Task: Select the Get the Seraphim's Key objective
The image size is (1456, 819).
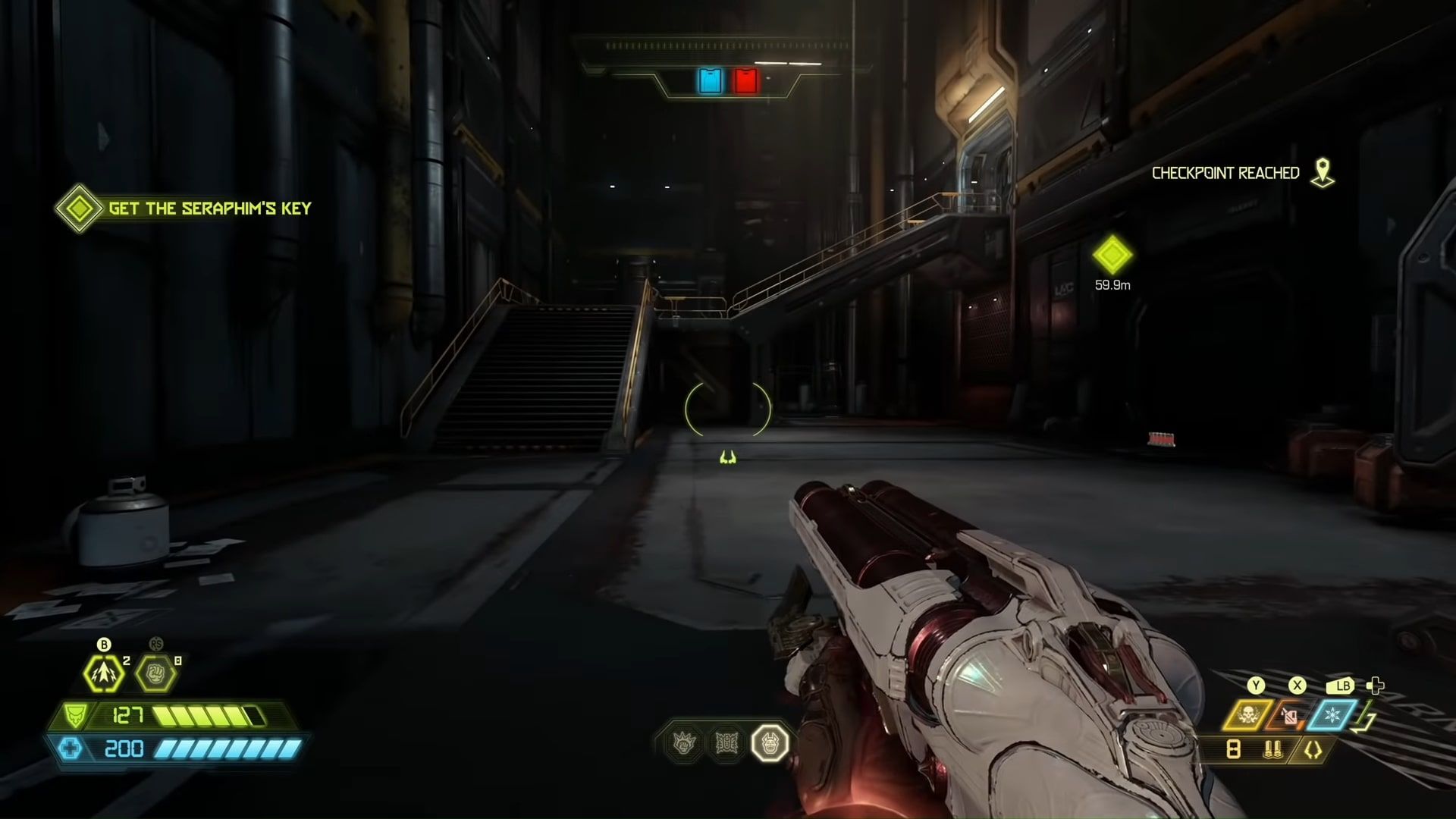Action: (x=209, y=209)
